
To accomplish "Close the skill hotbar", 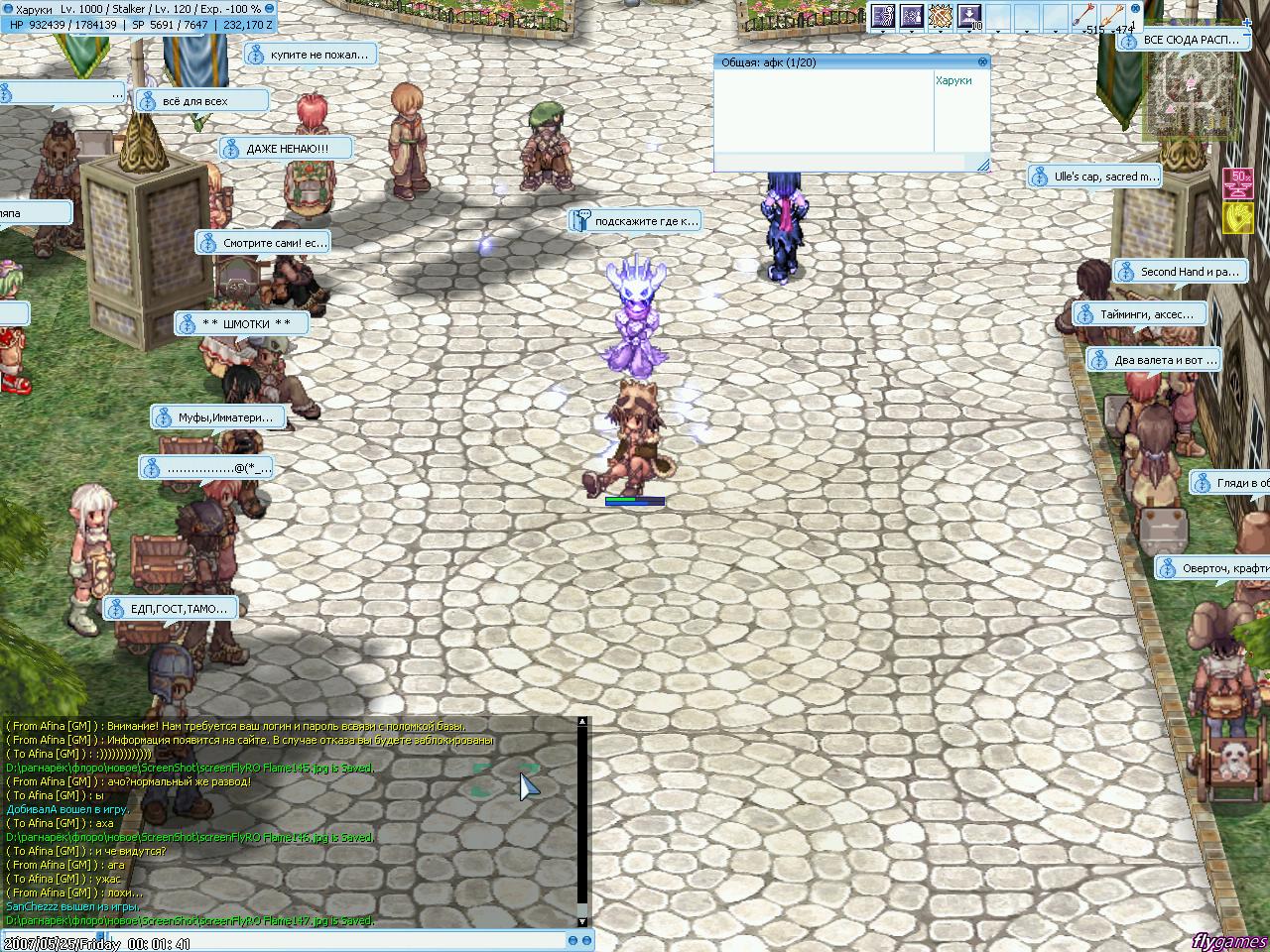I will pos(1135,7).
